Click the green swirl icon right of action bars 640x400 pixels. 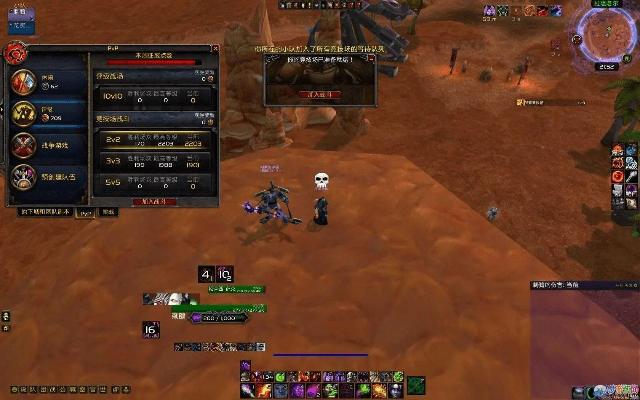click(415, 385)
